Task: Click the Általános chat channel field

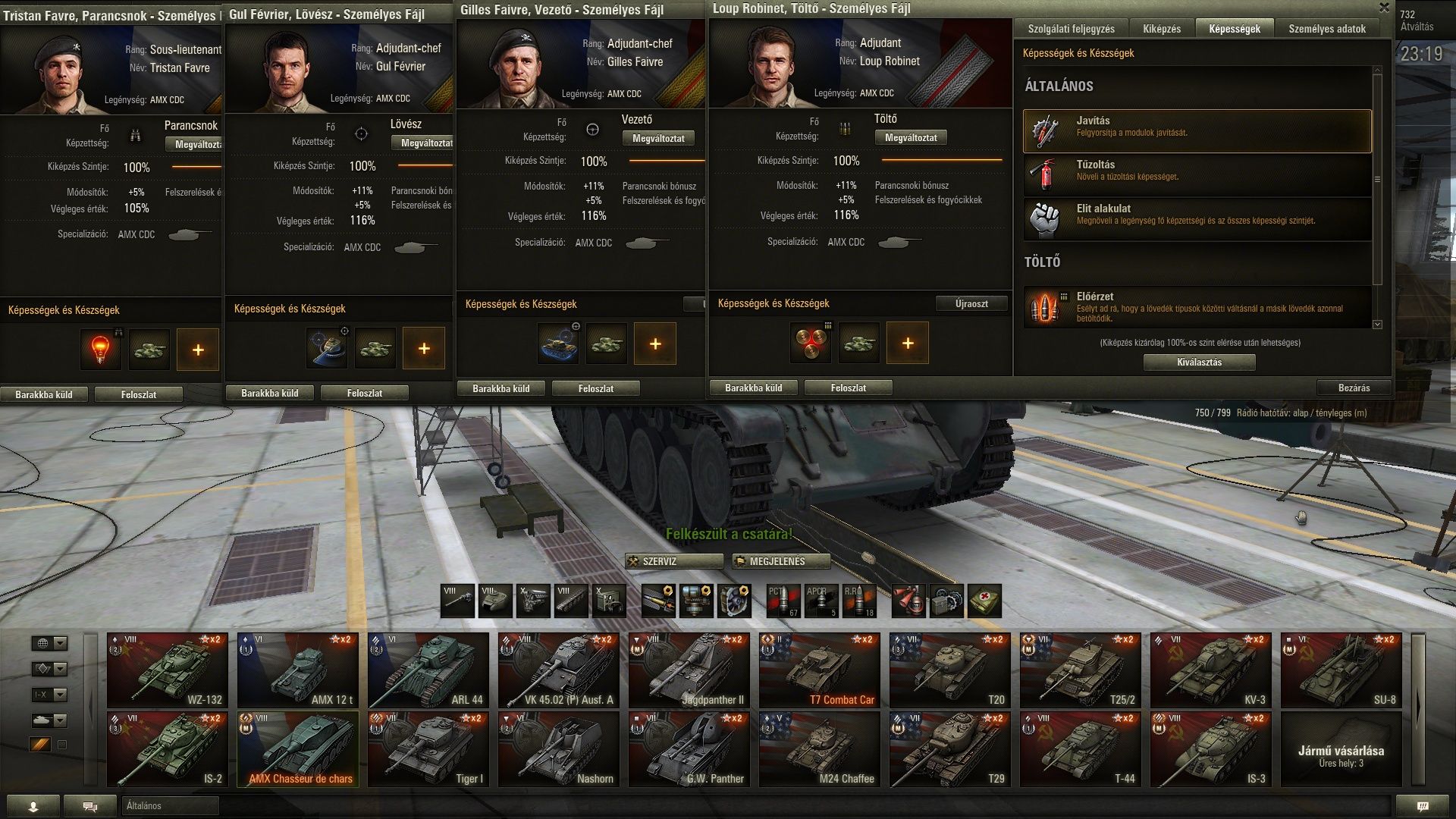Action: coord(170,806)
